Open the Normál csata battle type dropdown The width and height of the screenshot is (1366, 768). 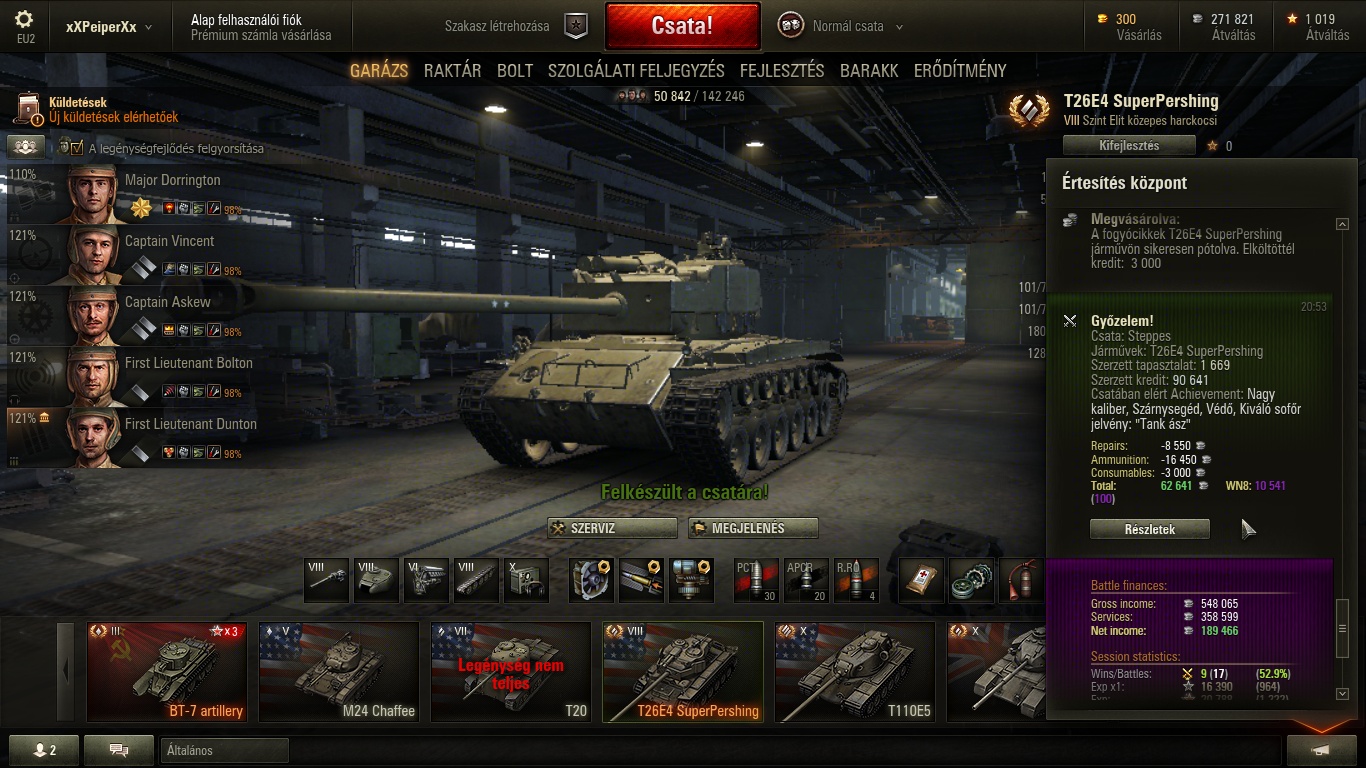(856, 27)
